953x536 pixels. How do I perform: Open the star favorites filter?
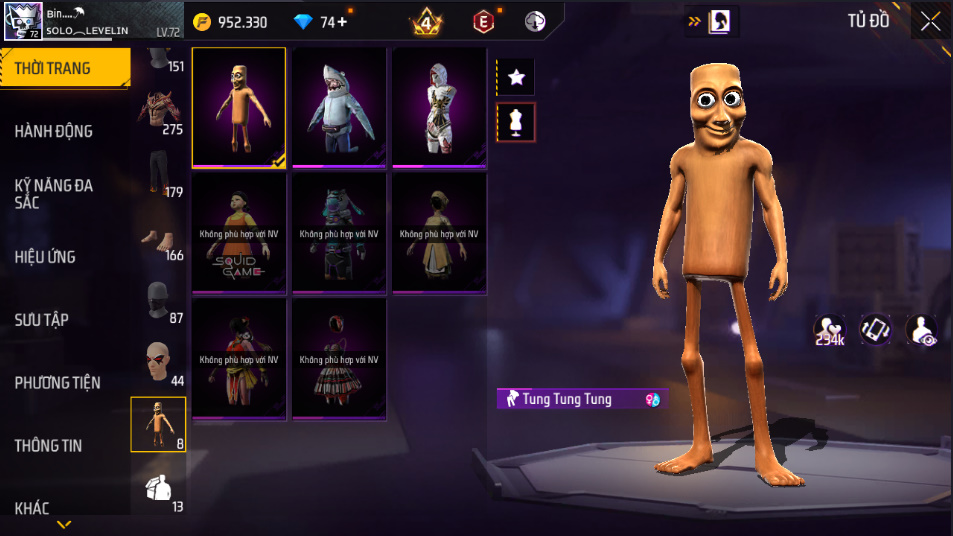(516, 77)
